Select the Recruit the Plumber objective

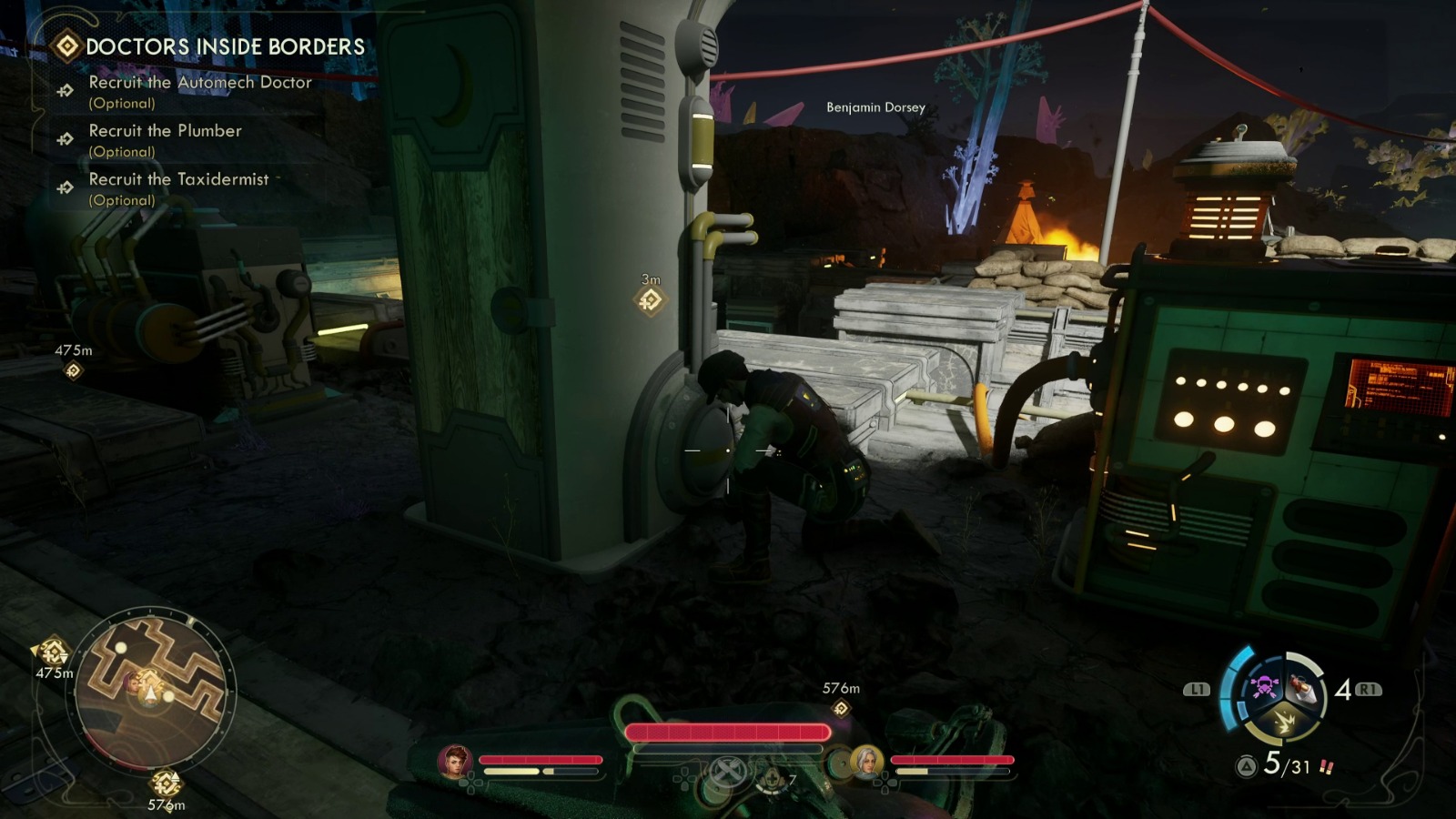click(165, 131)
